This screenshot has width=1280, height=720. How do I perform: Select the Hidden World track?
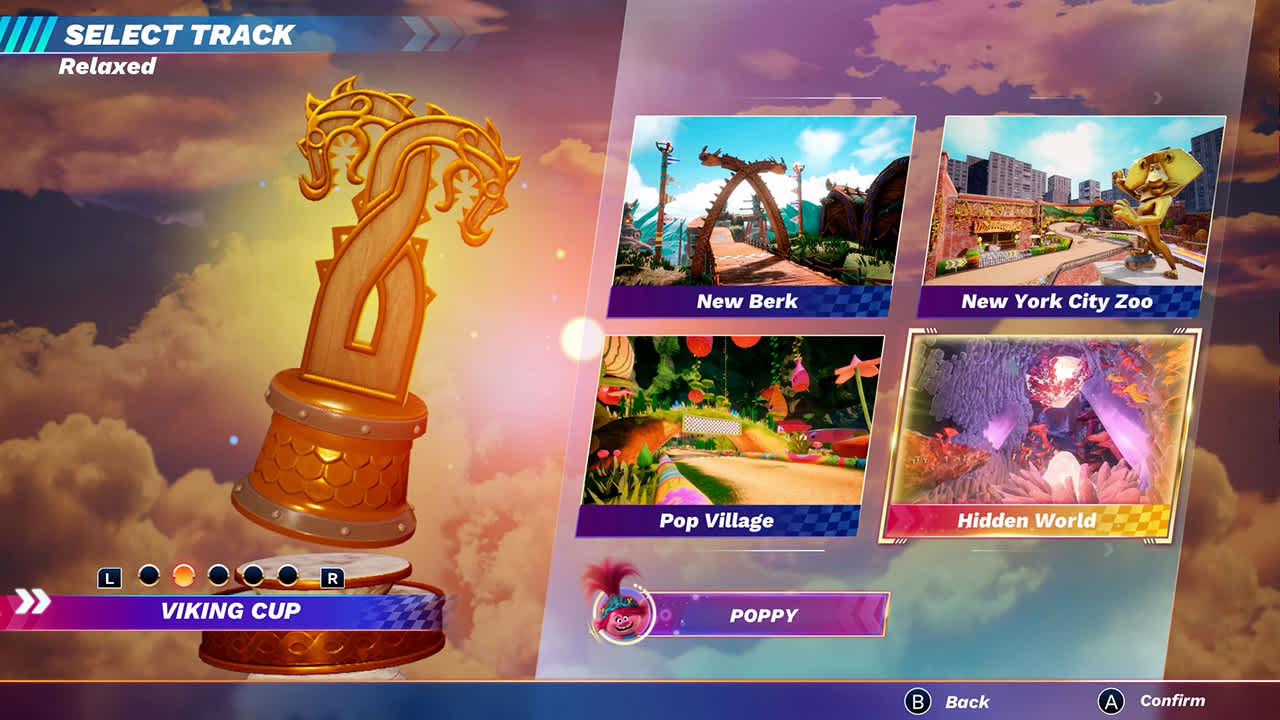pos(1047,430)
